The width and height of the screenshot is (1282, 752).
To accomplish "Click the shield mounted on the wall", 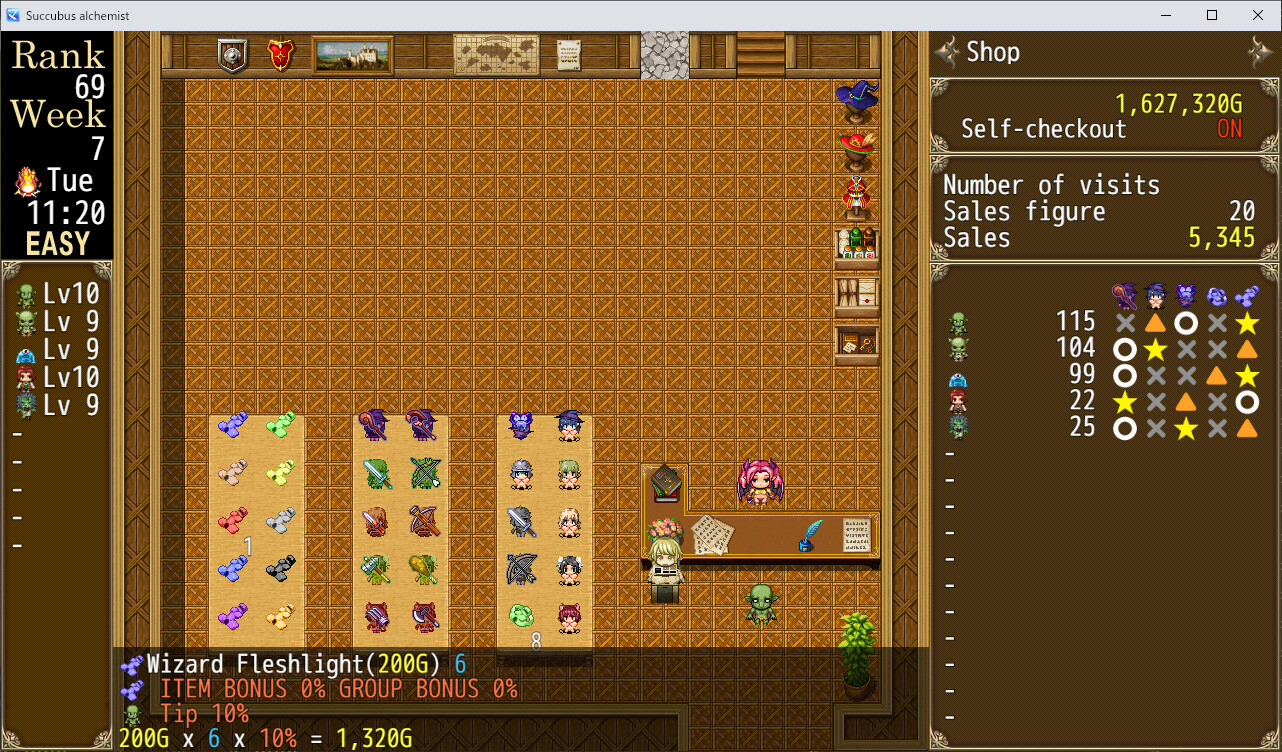I will (x=230, y=55).
